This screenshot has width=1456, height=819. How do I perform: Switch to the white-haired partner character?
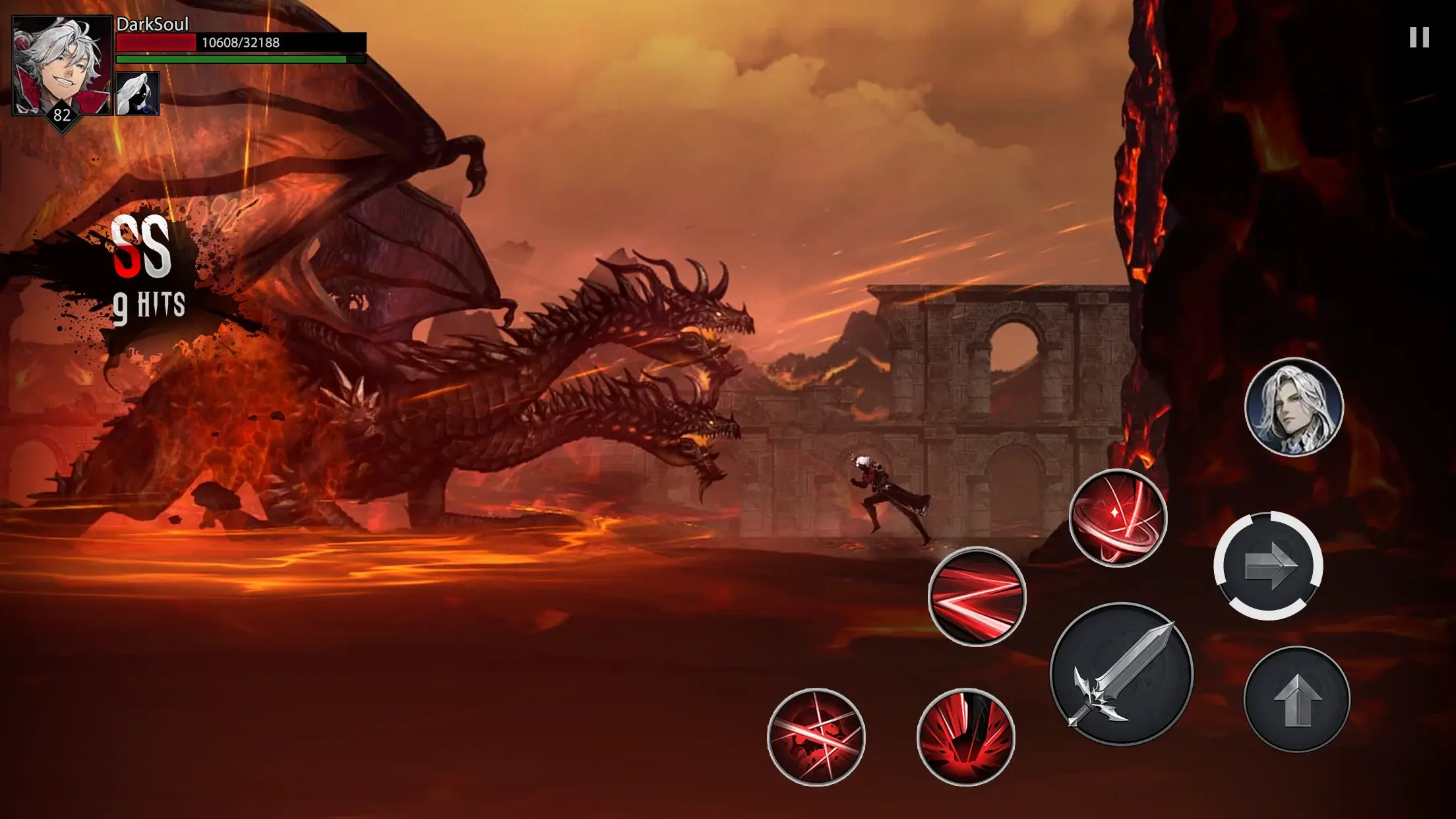click(x=1294, y=407)
